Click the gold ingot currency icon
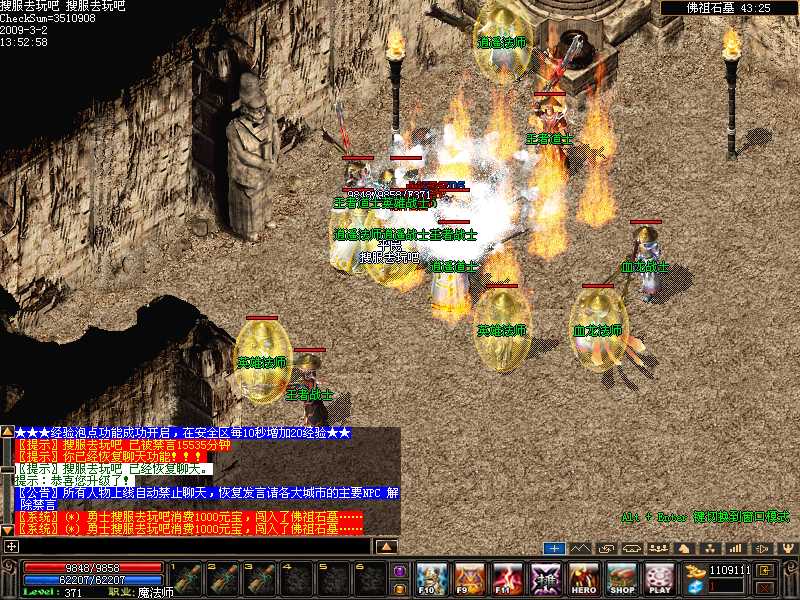The image size is (800, 600). (694, 570)
